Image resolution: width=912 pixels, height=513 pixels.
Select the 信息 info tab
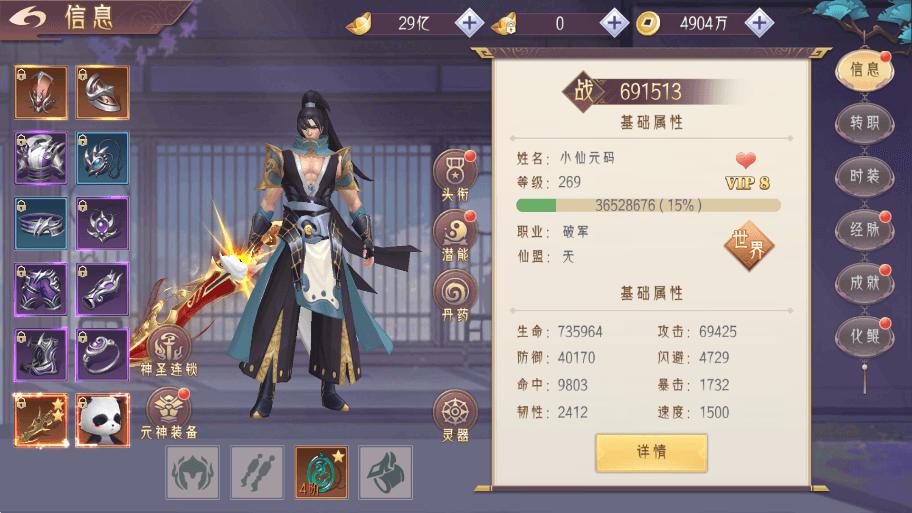(863, 70)
